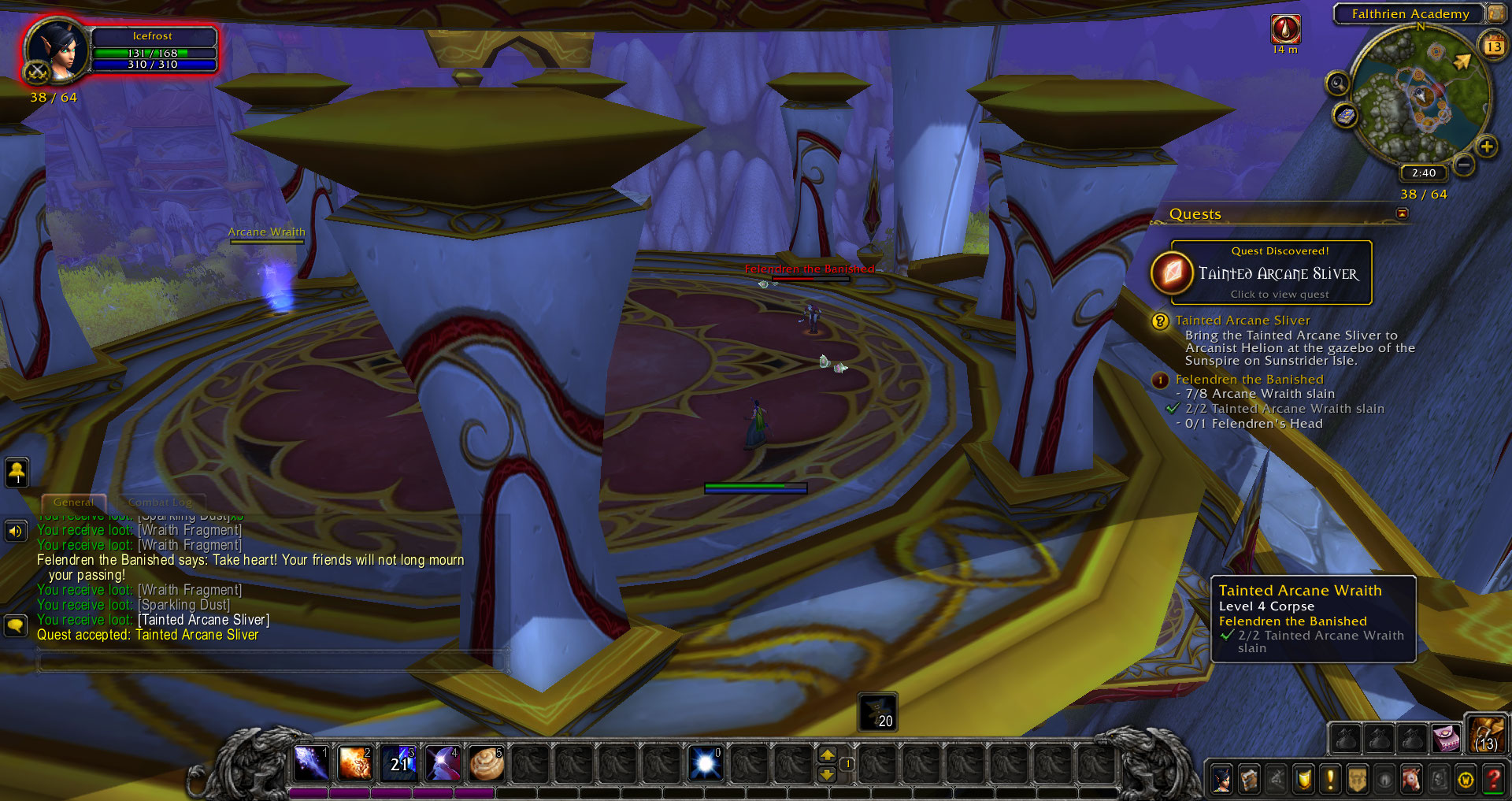Toggle minimap tracking with the magnifying glass
Image resolution: width=1512 pixels, height=801 pixels.
click(1337, 83)
